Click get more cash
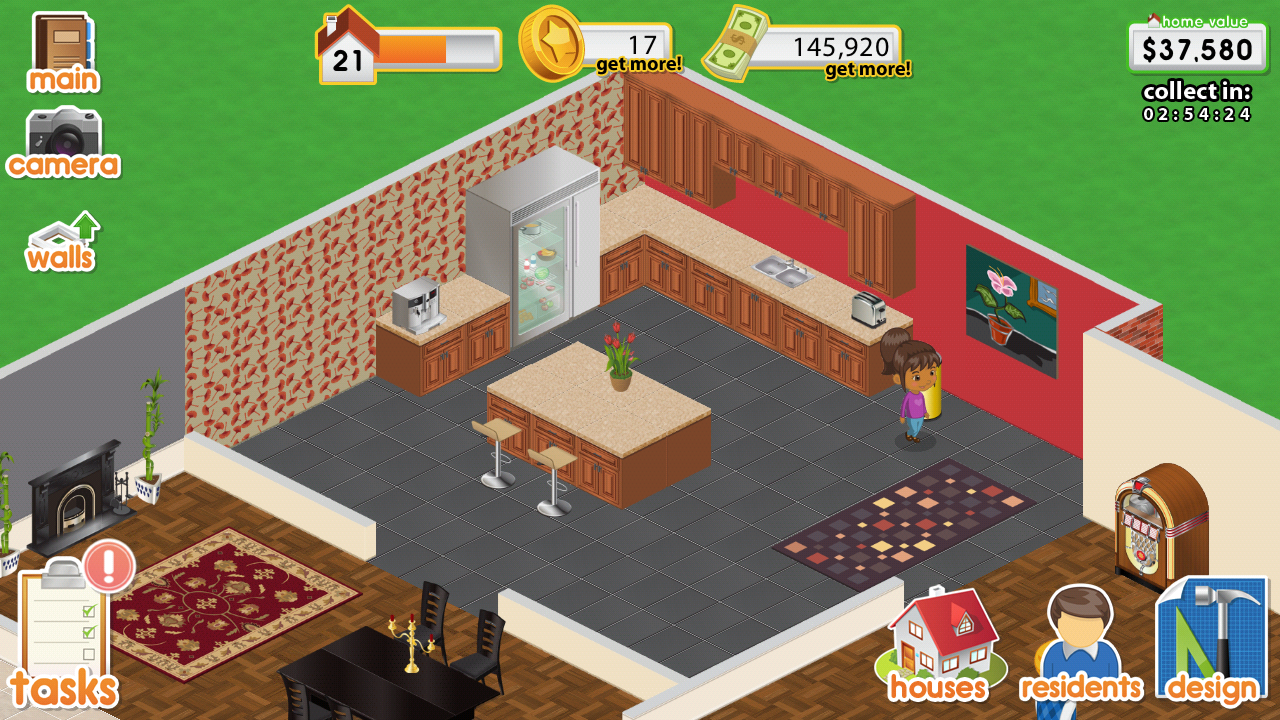 [869, 68]
